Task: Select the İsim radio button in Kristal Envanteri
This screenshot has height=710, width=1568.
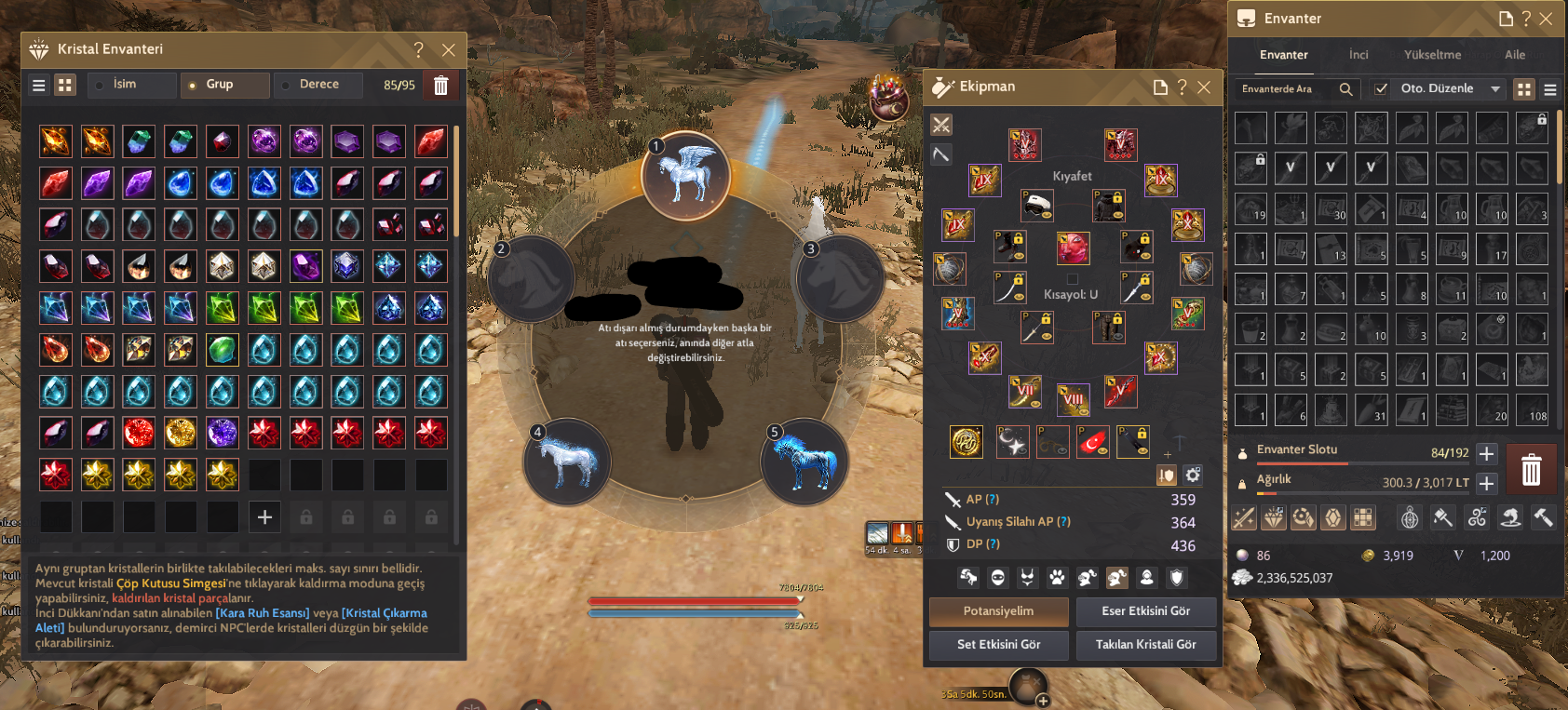Action: point(100,85)
